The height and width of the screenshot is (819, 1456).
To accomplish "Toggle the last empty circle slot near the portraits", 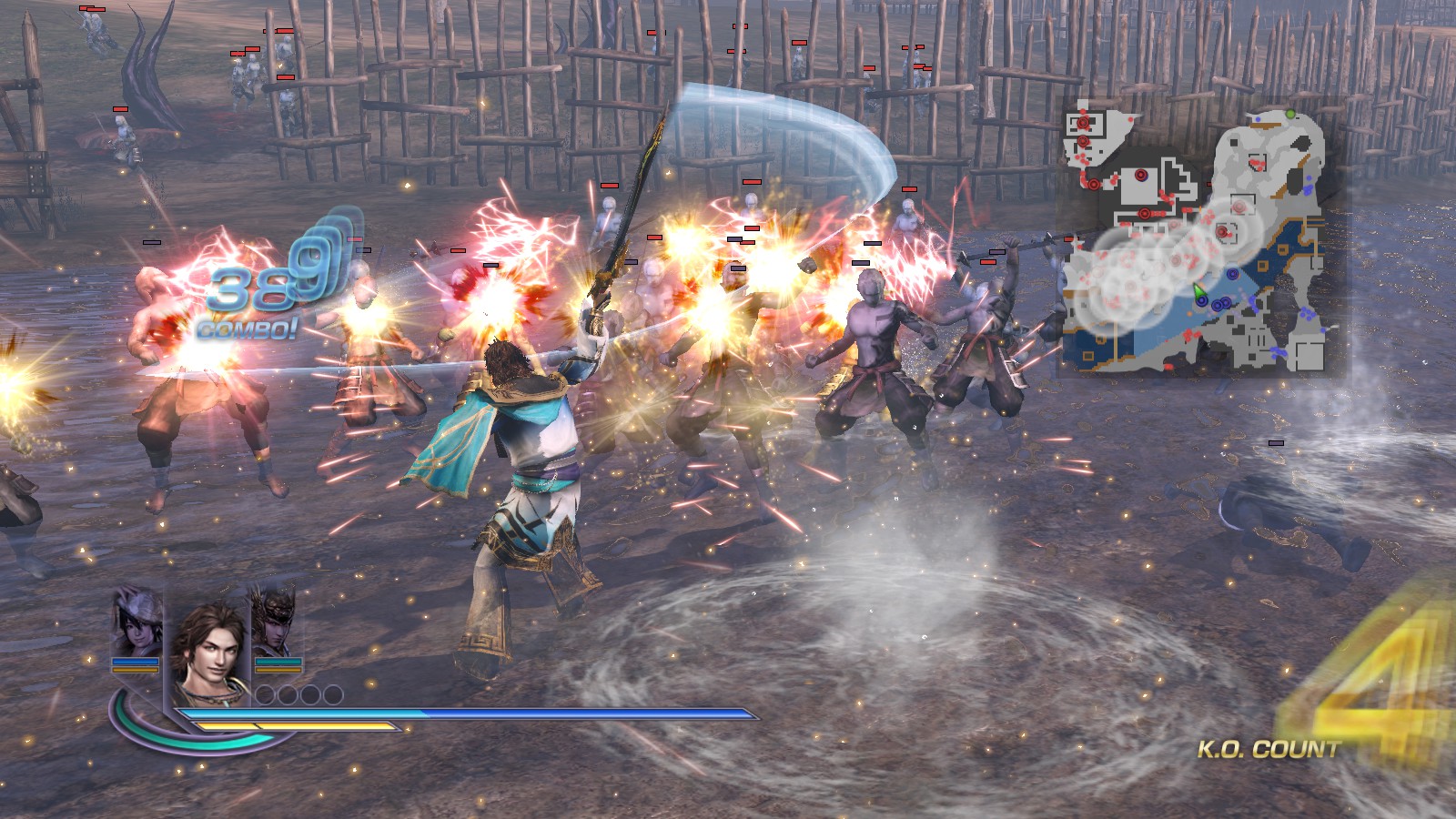I will tap(333, 694).
